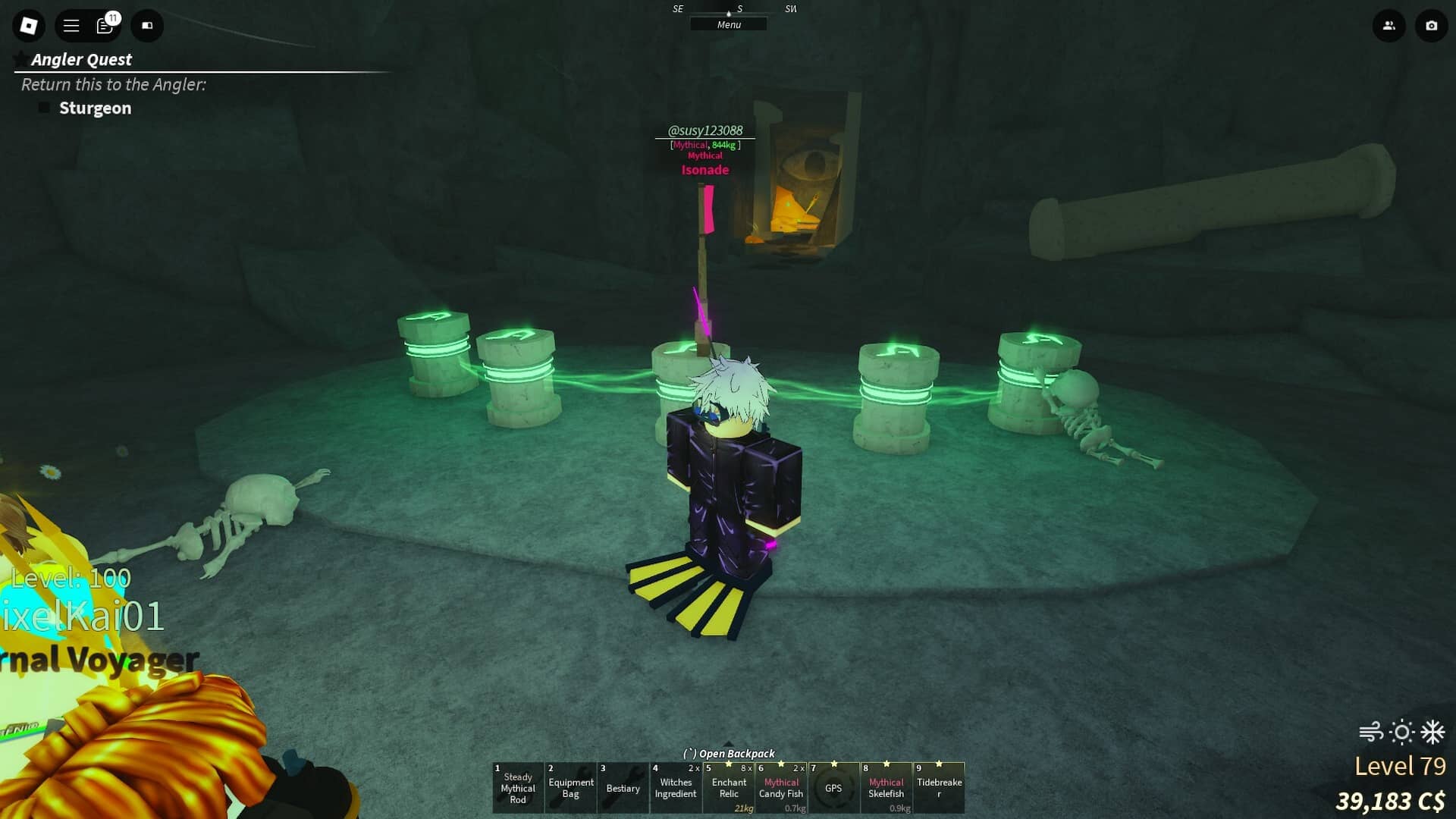This screenshot has width=1456, height=819.
Task: Toggle the Sturgeon quest checkbox
Action: coord(43,107)
